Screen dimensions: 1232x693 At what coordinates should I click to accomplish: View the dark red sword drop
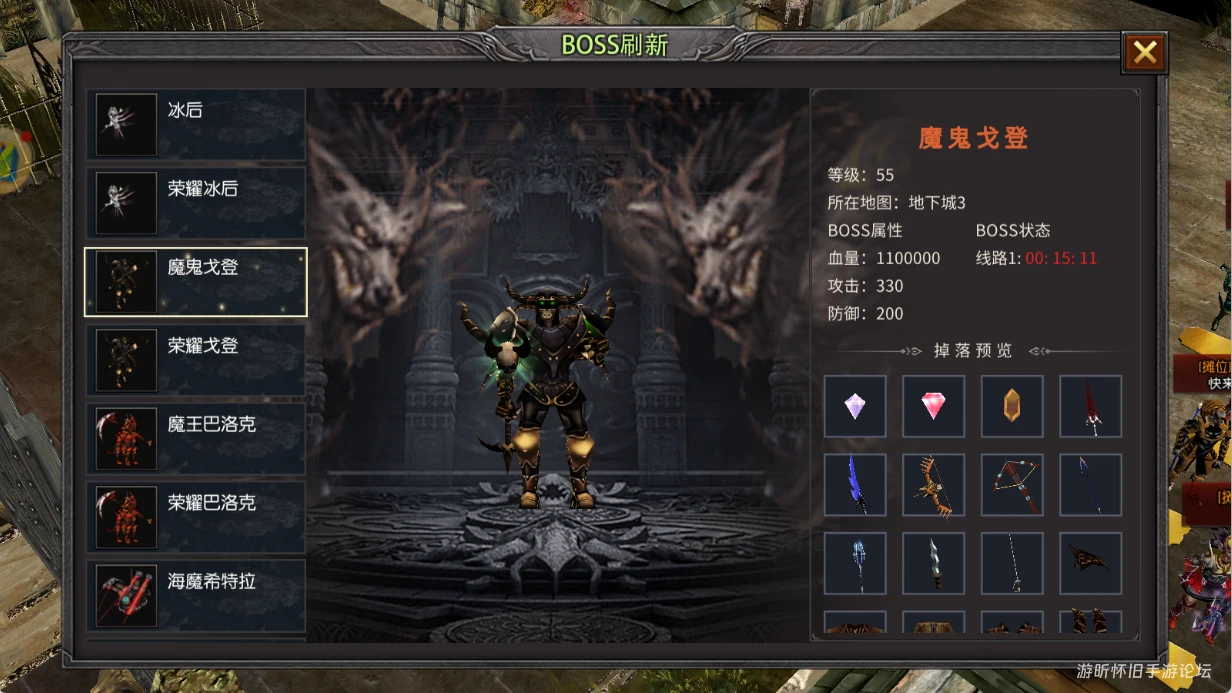pos(1090,406)
